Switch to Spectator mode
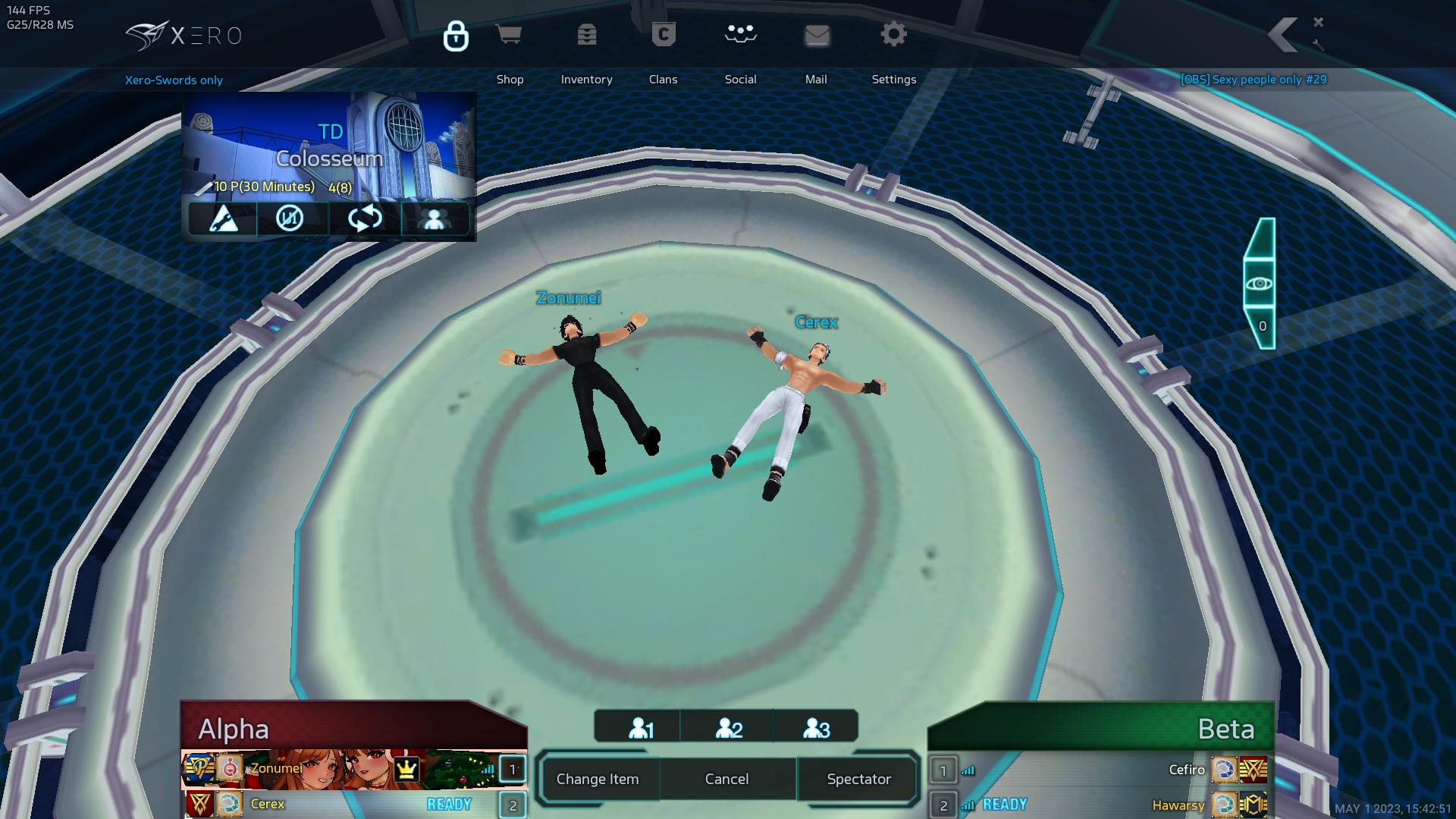Screen dimensions: 1456x819 pos(858,779)
